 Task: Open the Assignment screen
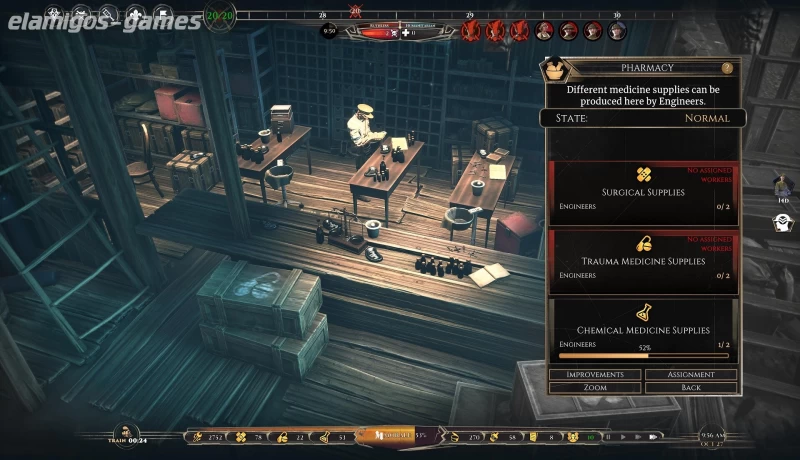(x=690, y=375)
